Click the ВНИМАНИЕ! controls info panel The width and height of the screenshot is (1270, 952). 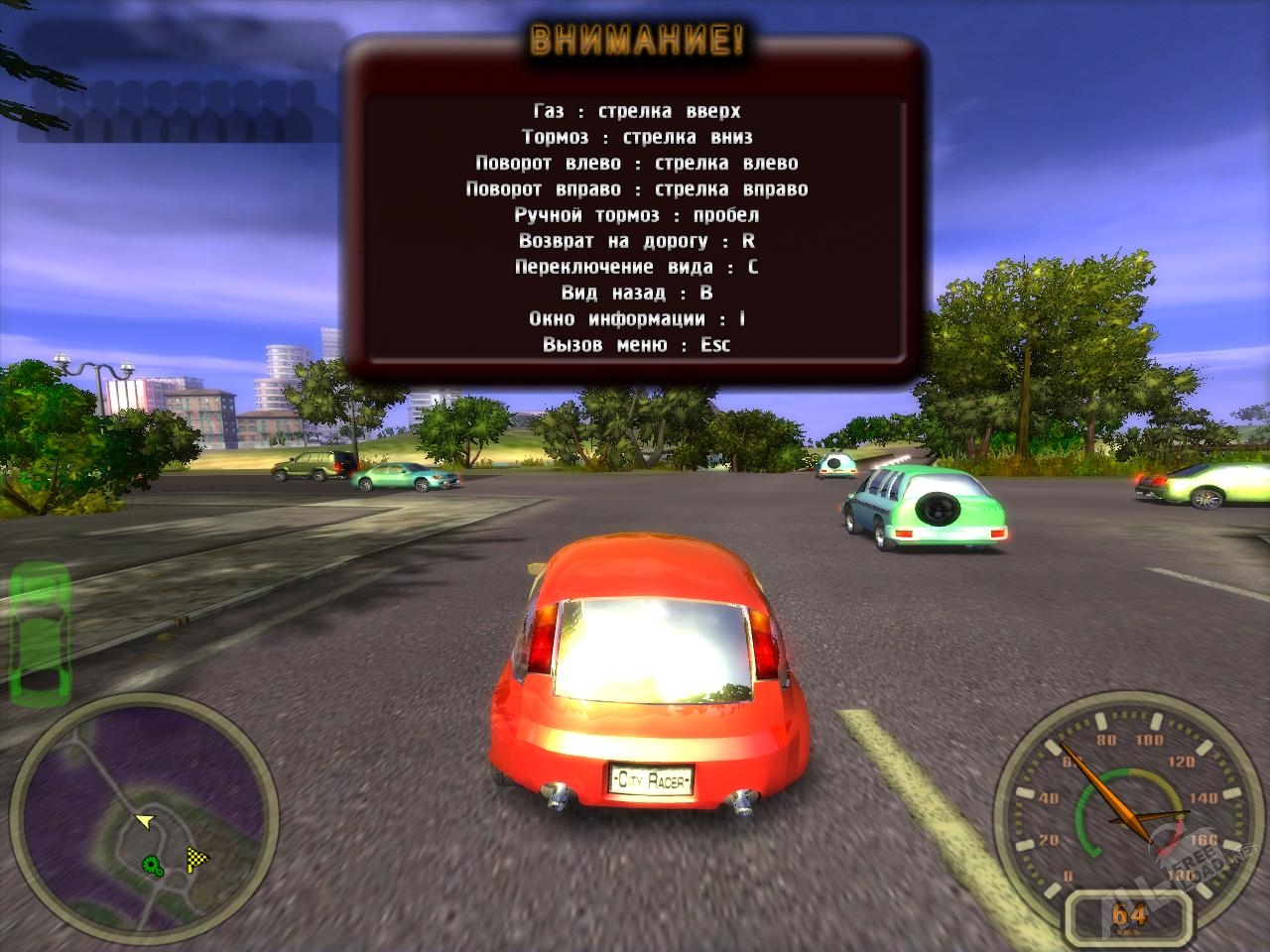(x=636, y=208)
